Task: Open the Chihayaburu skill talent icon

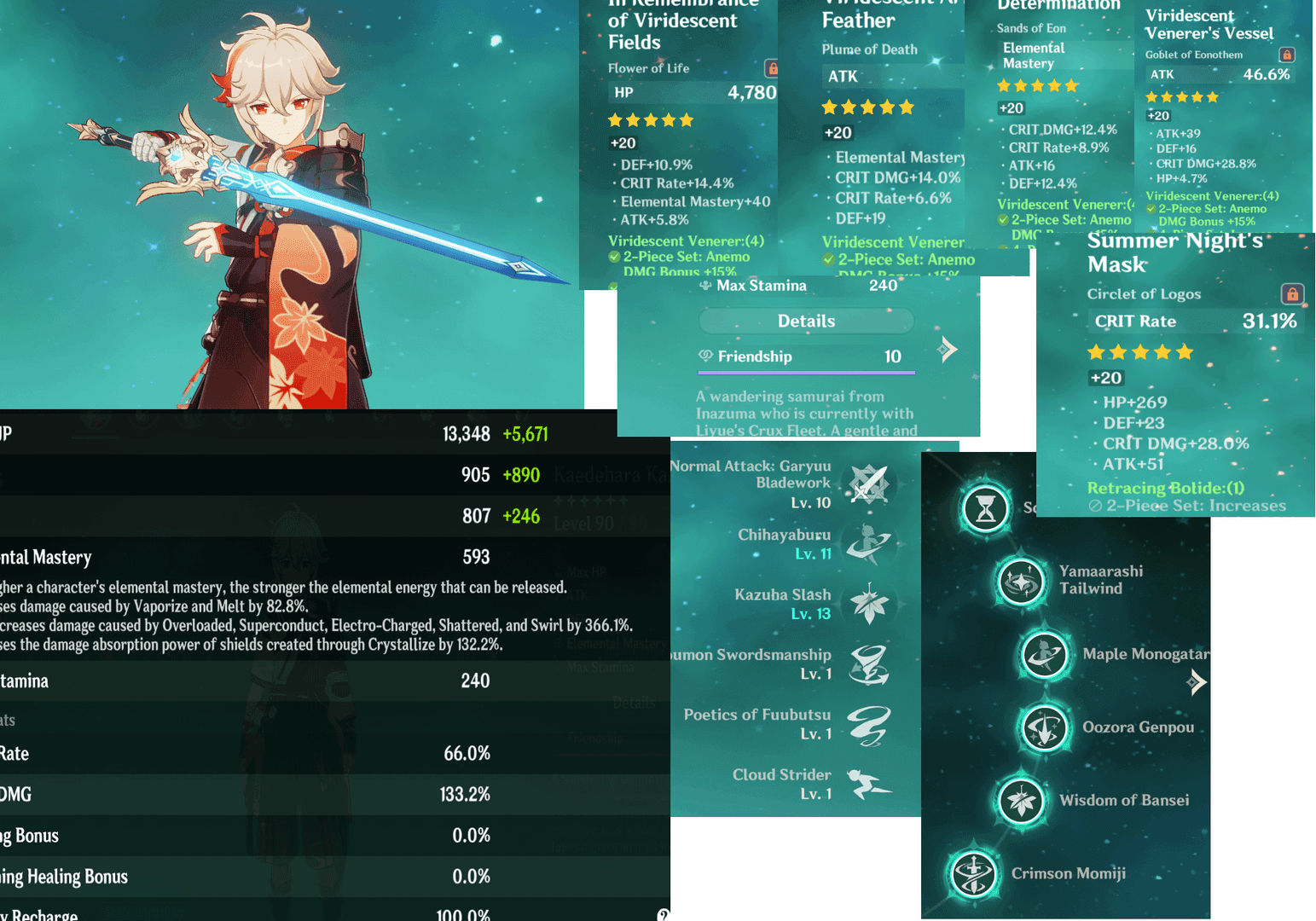Action: [x=869, y=544]
